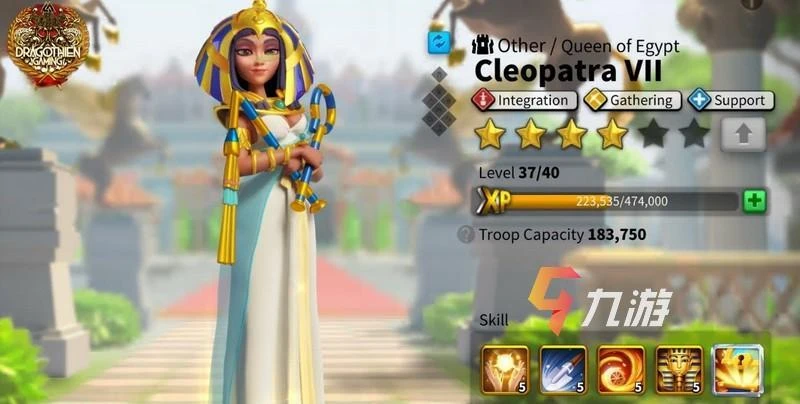This screenshot has width=800, height=404.
Task: Open the fiery swirl skill
Action: pyautogui.click(x=621, y=367)
